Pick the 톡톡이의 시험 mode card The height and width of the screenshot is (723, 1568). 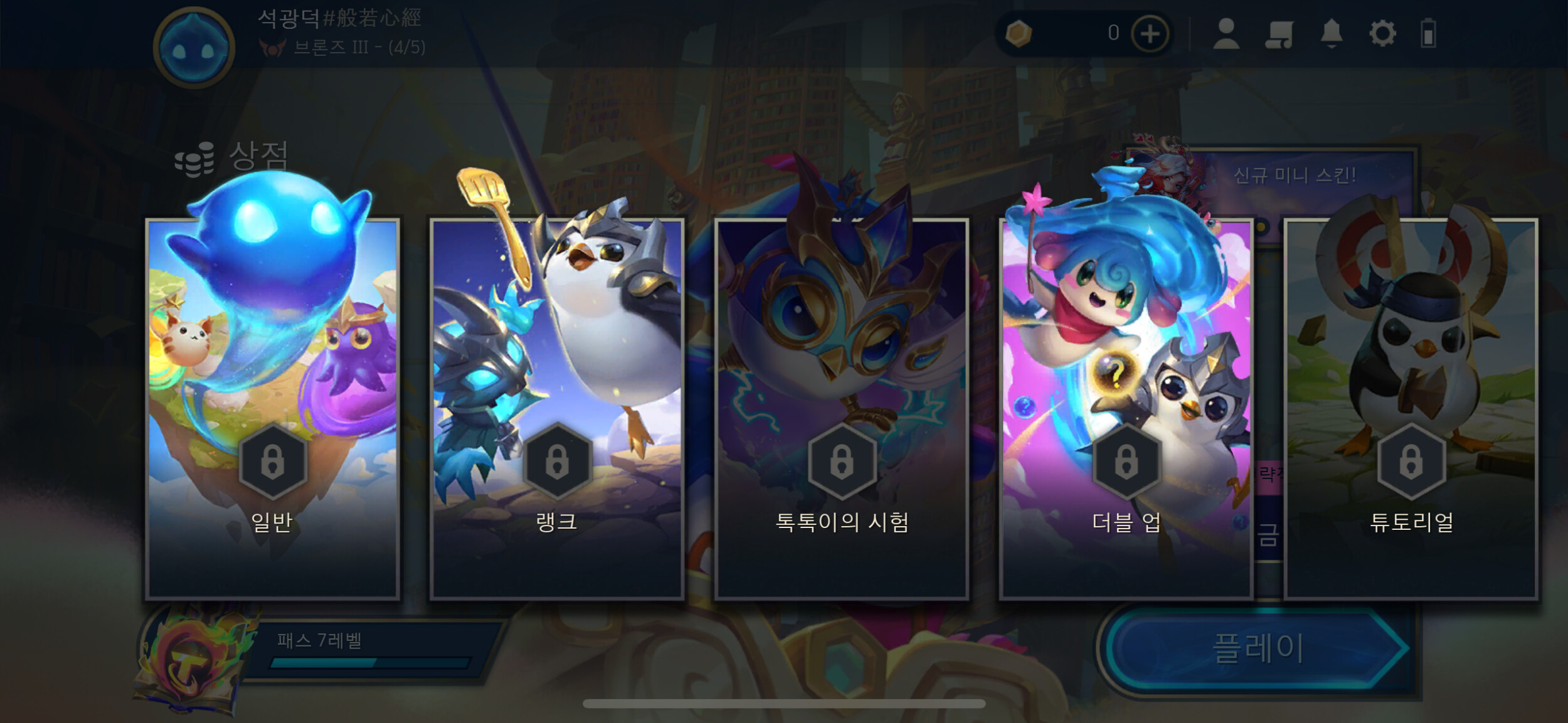[x=842, y=409]
